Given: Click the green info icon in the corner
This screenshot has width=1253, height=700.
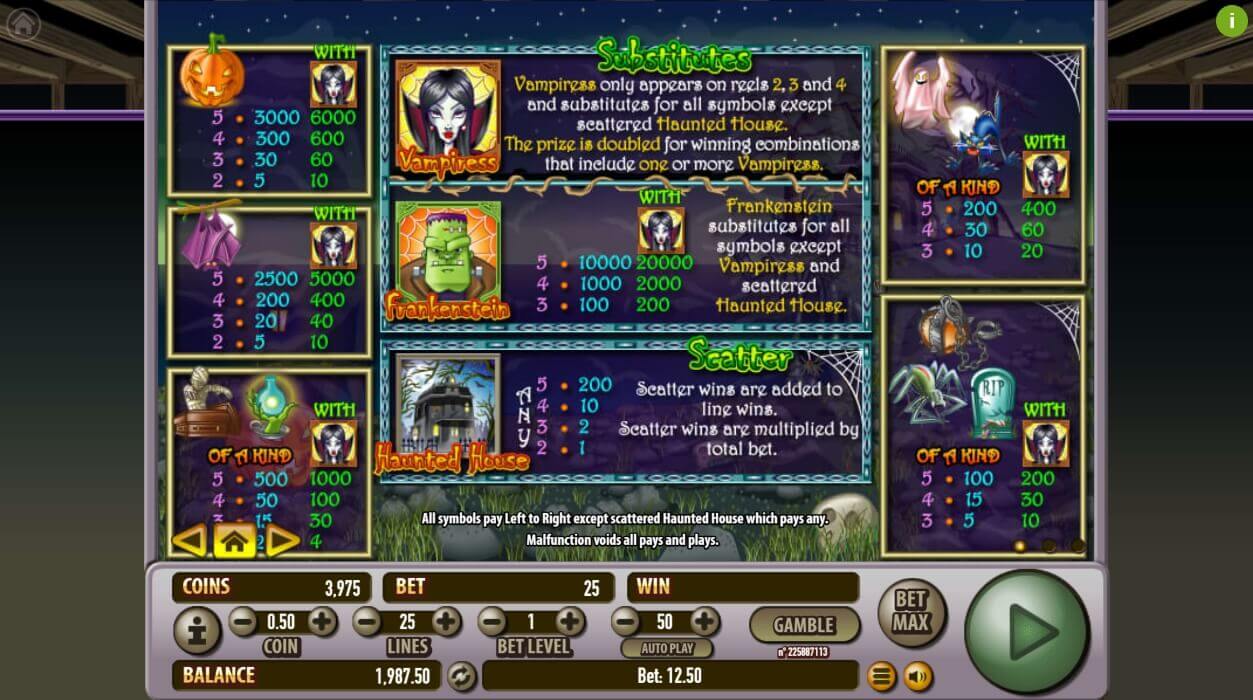Looking at the screenshot, I should (1231, 21).
